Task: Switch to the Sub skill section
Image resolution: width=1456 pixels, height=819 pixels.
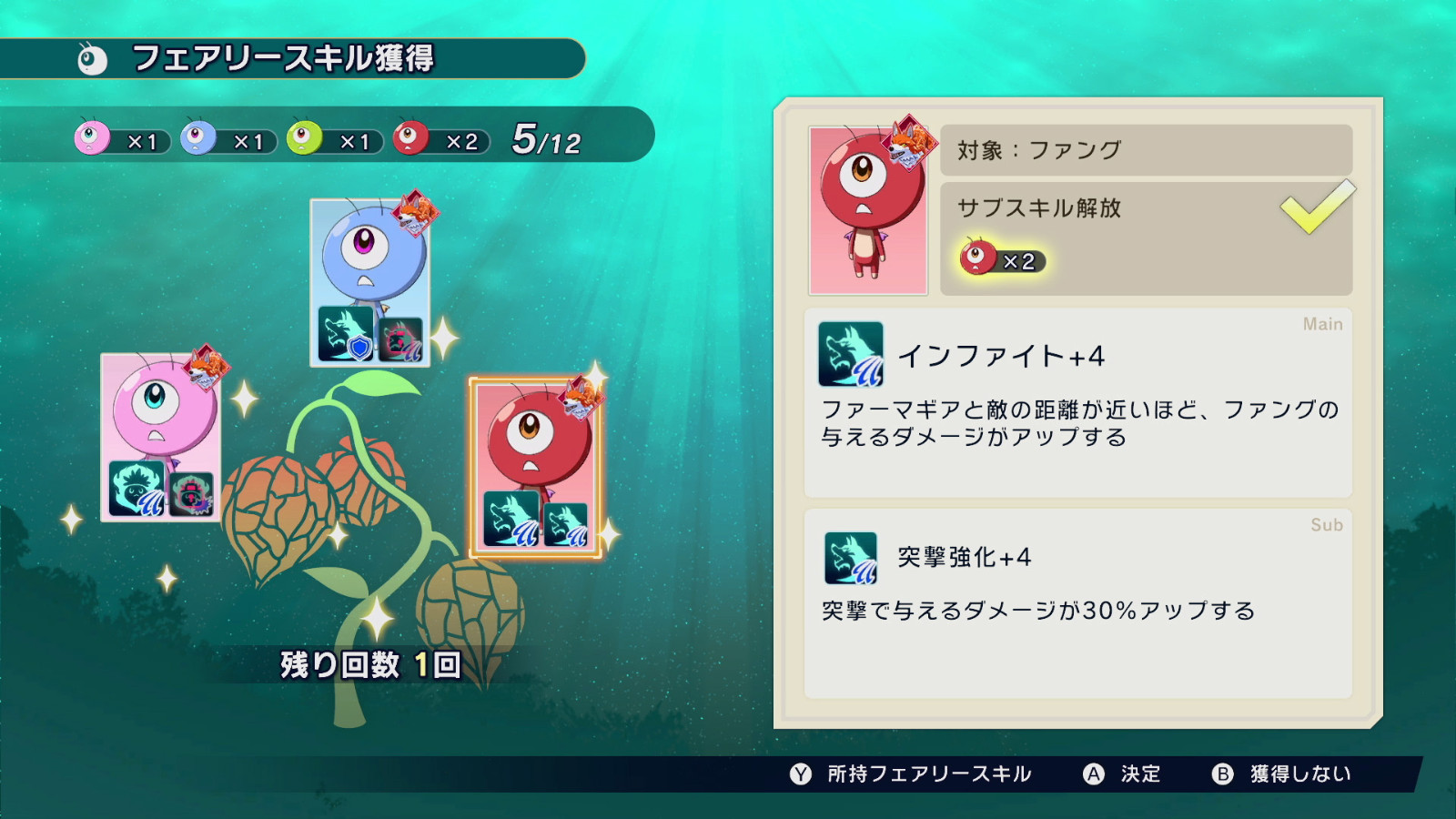Action: 1329,524
